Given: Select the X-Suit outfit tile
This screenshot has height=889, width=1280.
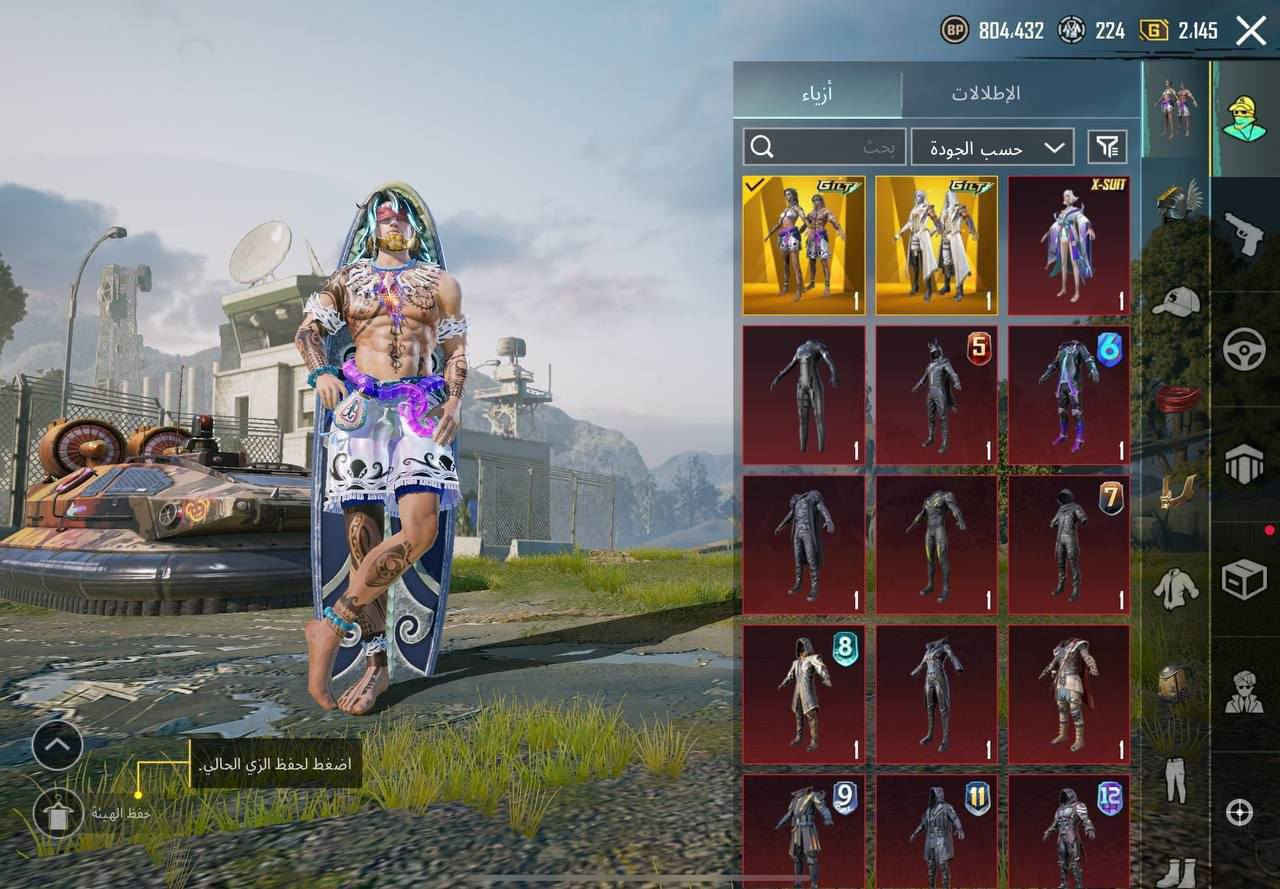Looking at the screenshot, I should [1069, 246].
